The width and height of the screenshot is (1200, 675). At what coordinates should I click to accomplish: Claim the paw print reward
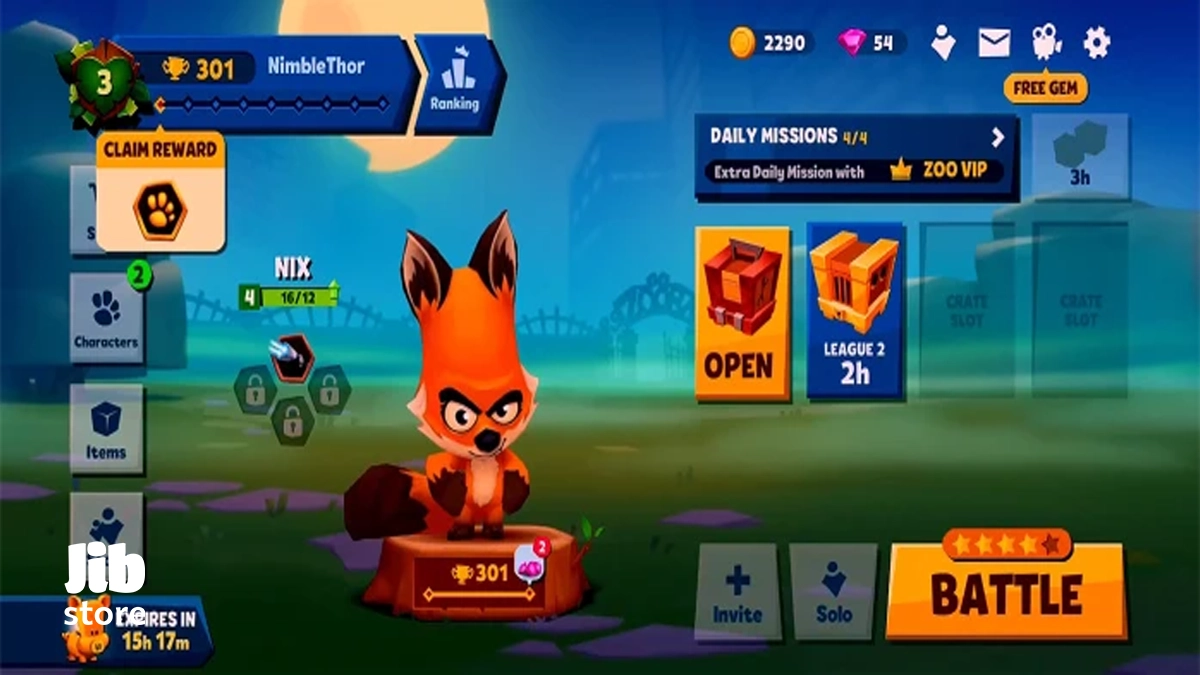point(160,208)
